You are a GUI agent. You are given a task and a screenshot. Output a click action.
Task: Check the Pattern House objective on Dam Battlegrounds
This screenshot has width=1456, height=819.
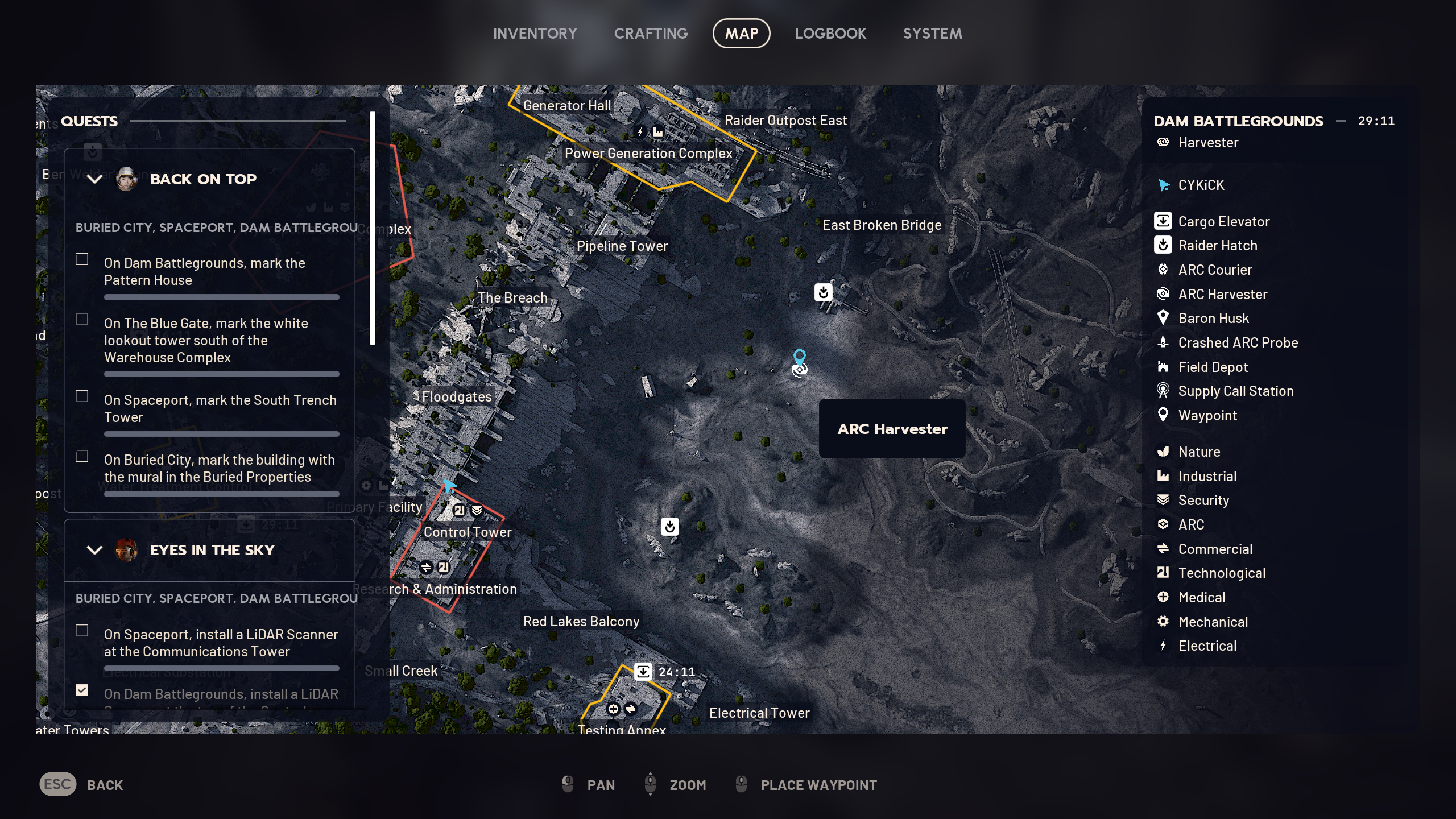(82, 259)
